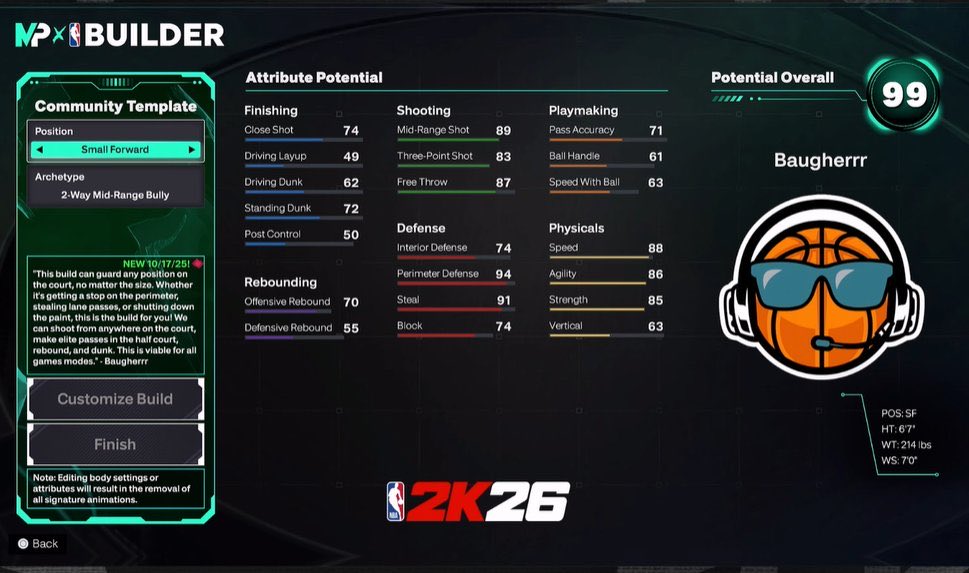Viewport: 969px width, 573px height.
Task: Select the Customize Build button
Action: click(x=115, y=399)
